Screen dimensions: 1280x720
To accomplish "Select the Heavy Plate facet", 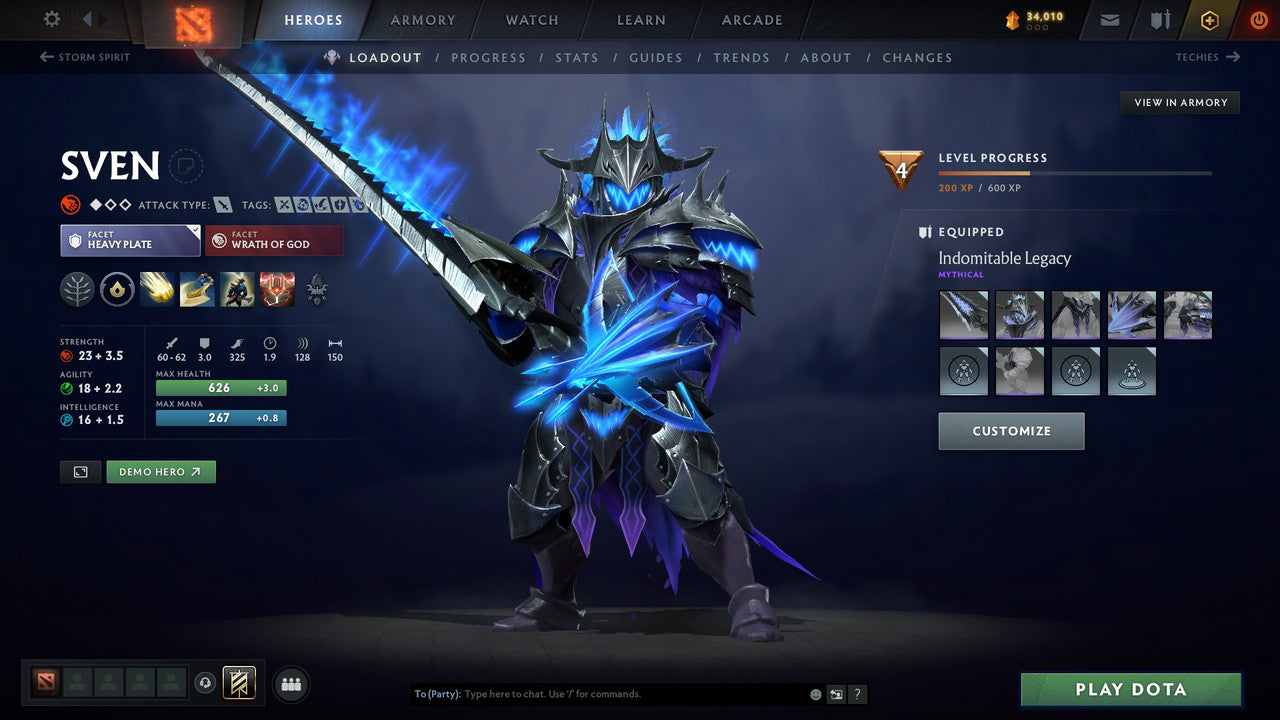I will pos(130,240).
